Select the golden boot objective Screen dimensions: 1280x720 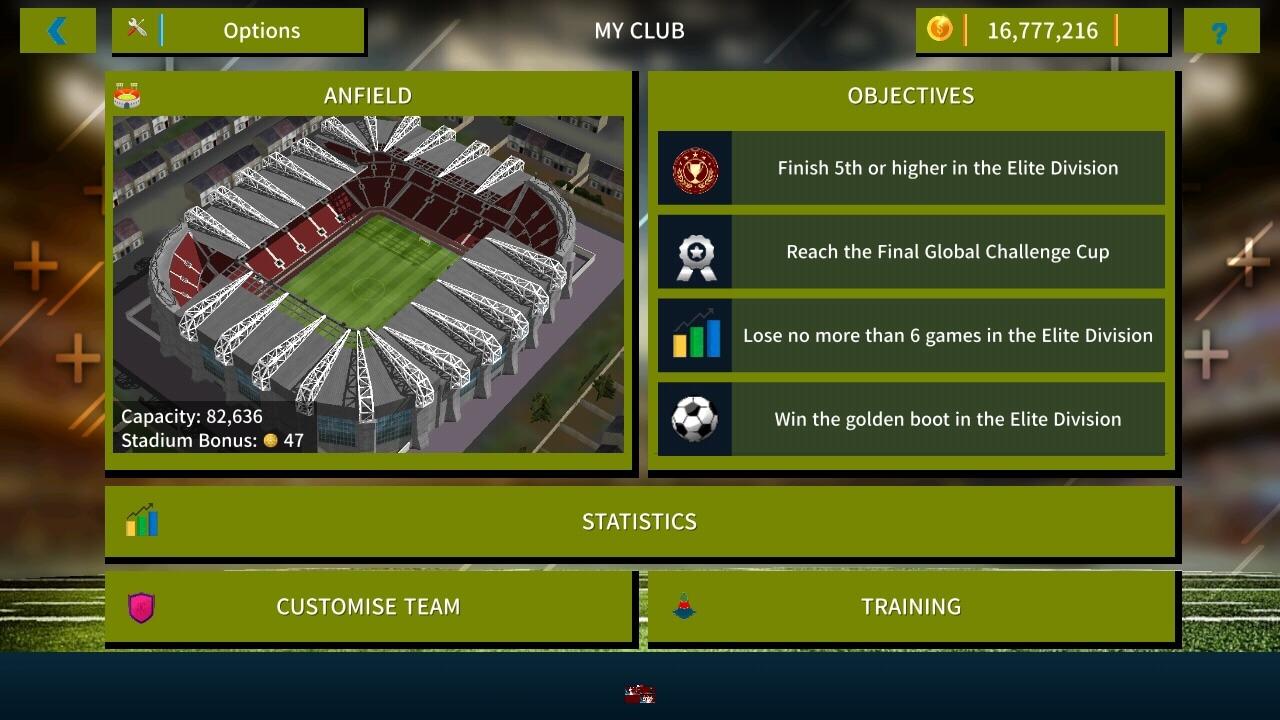click(x=911, y=420)
